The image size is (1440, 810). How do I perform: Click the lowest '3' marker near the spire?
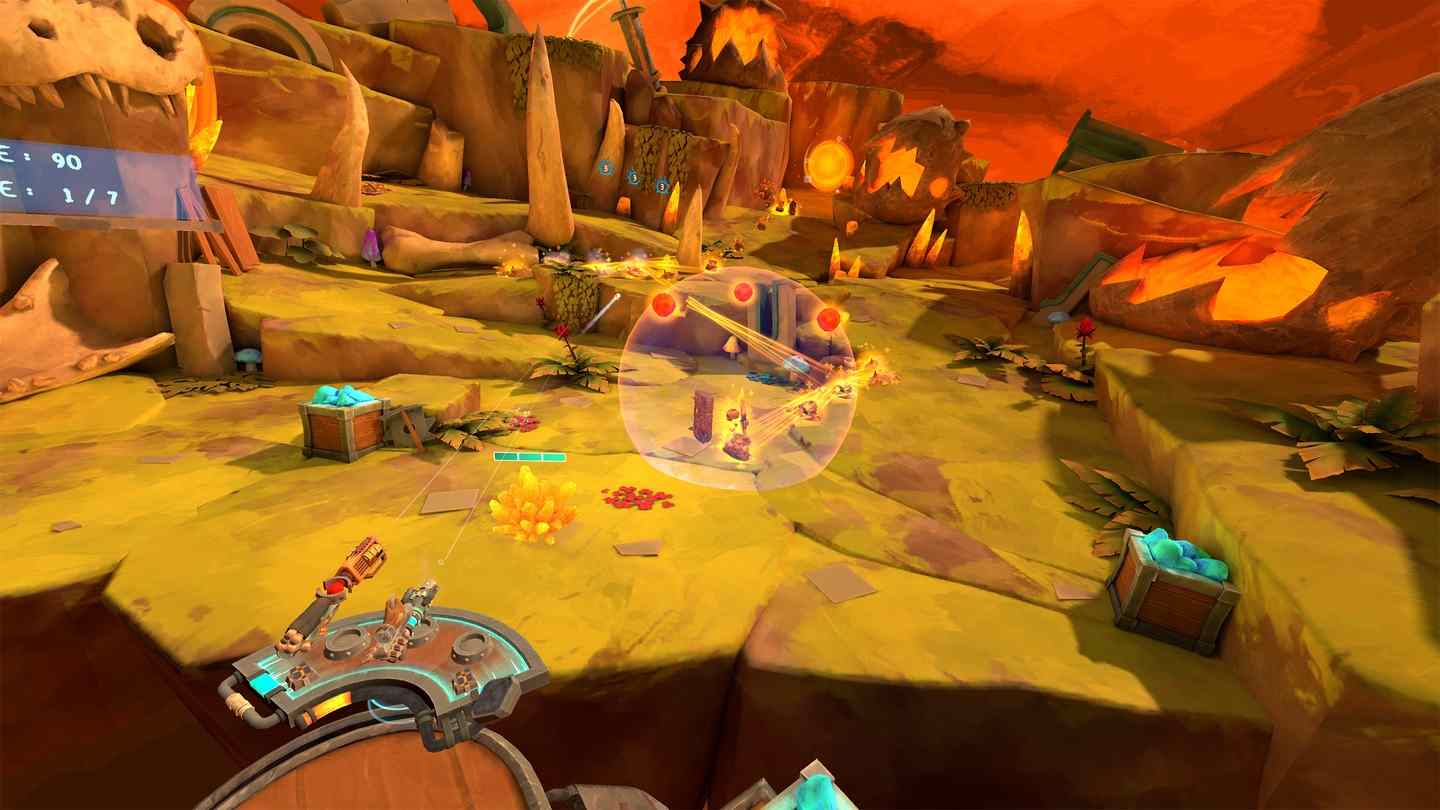(662, 184)
